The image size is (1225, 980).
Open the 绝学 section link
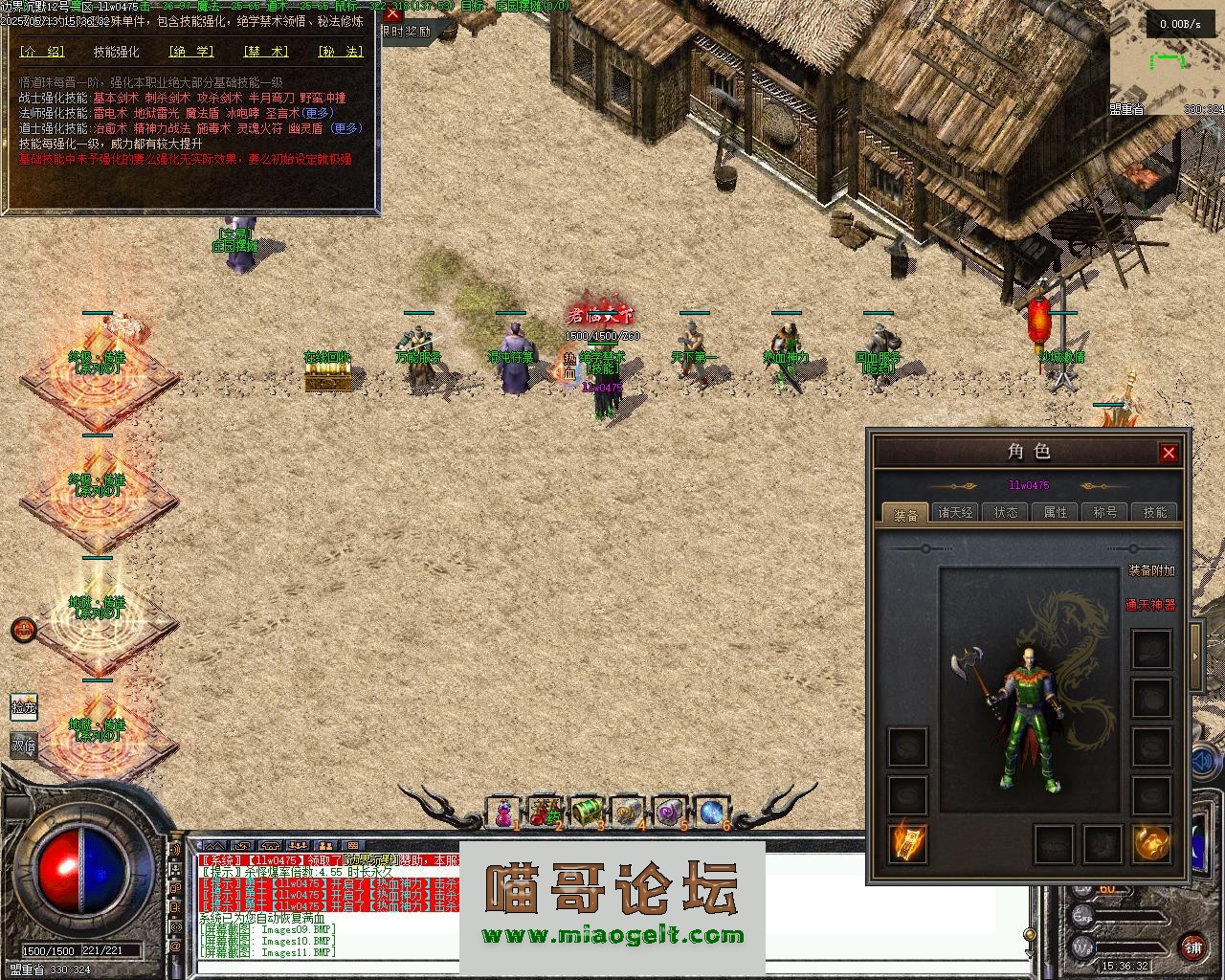tap(190, 53)
